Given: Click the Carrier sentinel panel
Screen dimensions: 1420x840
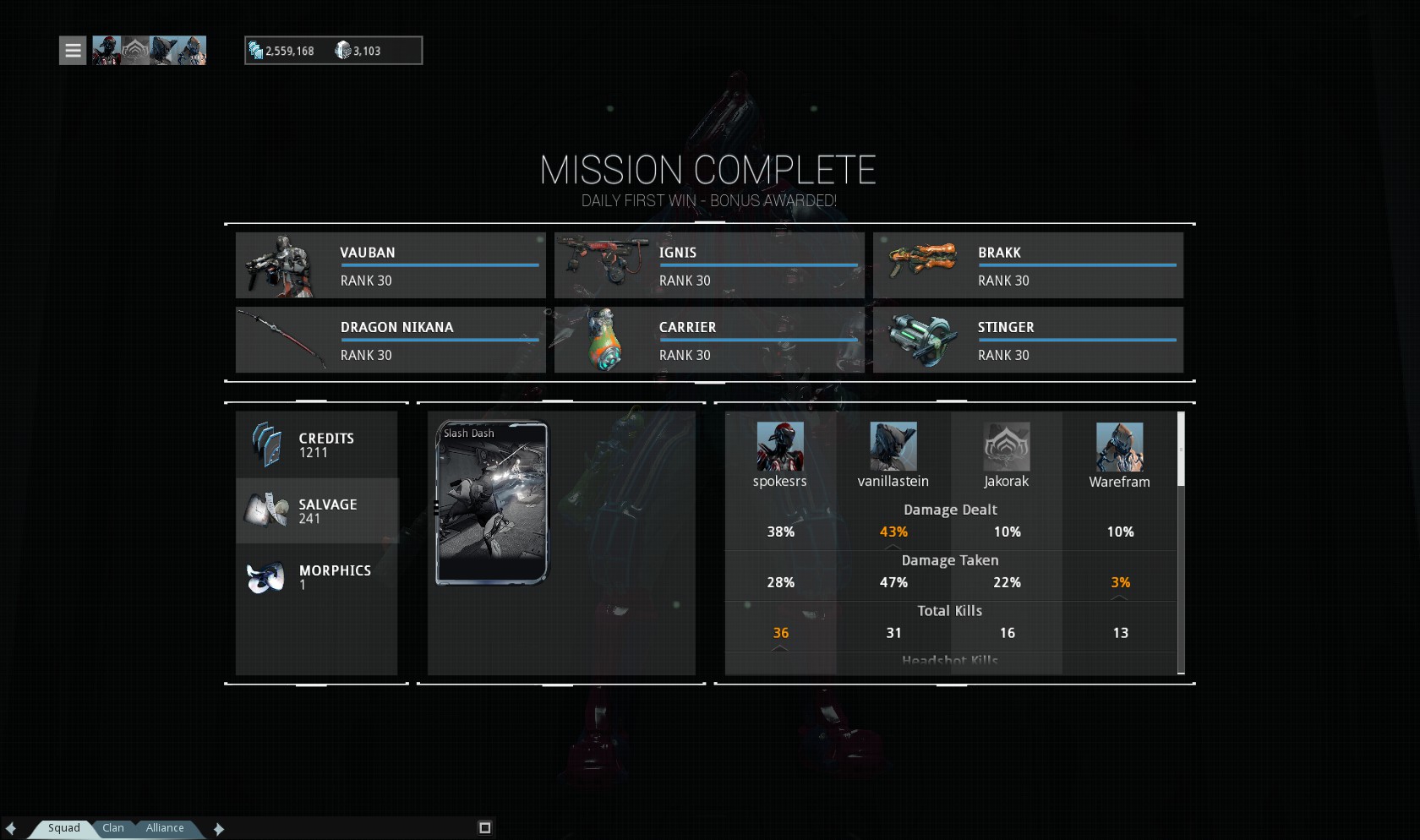Looking at the screenshot, I should click(x=709, y=340).
